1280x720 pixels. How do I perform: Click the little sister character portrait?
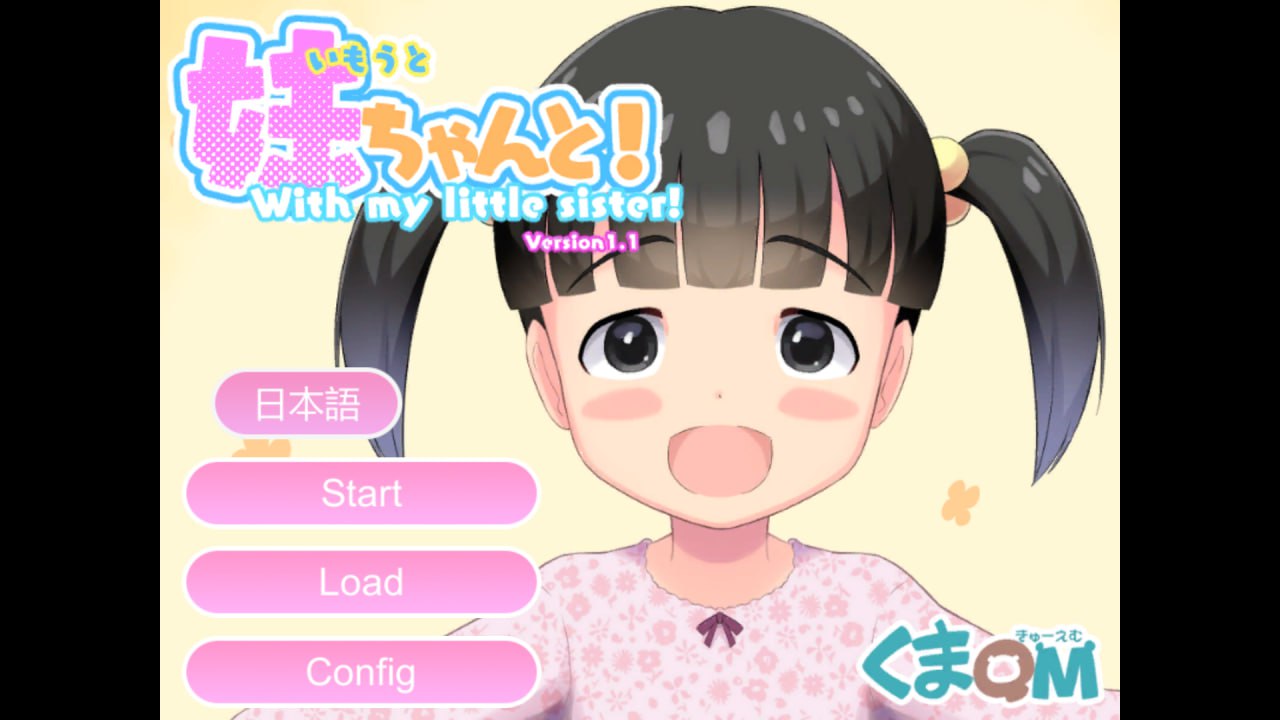click(x=720, y=360)
